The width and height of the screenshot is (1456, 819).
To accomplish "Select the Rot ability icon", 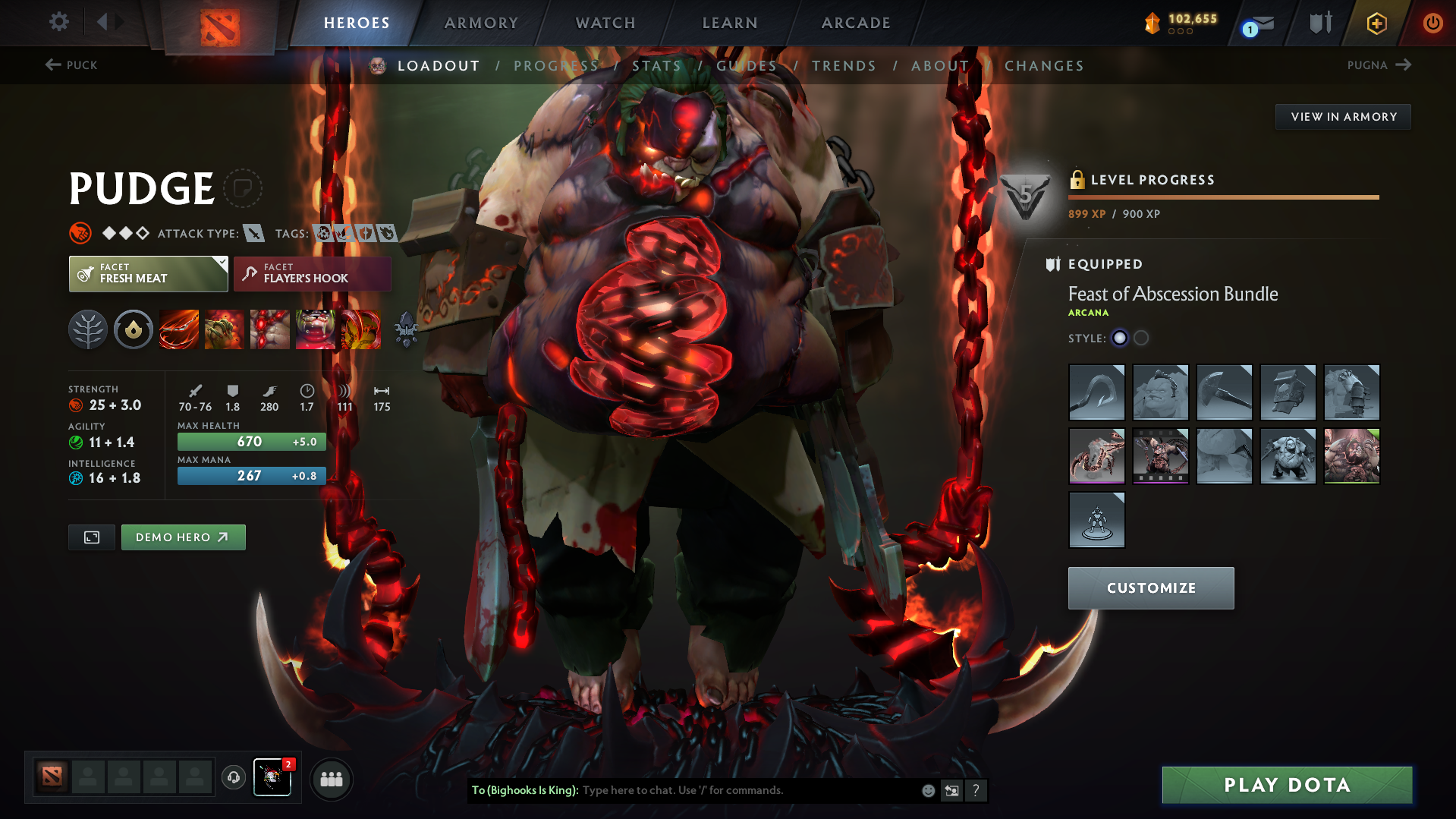I will point(224,329).
